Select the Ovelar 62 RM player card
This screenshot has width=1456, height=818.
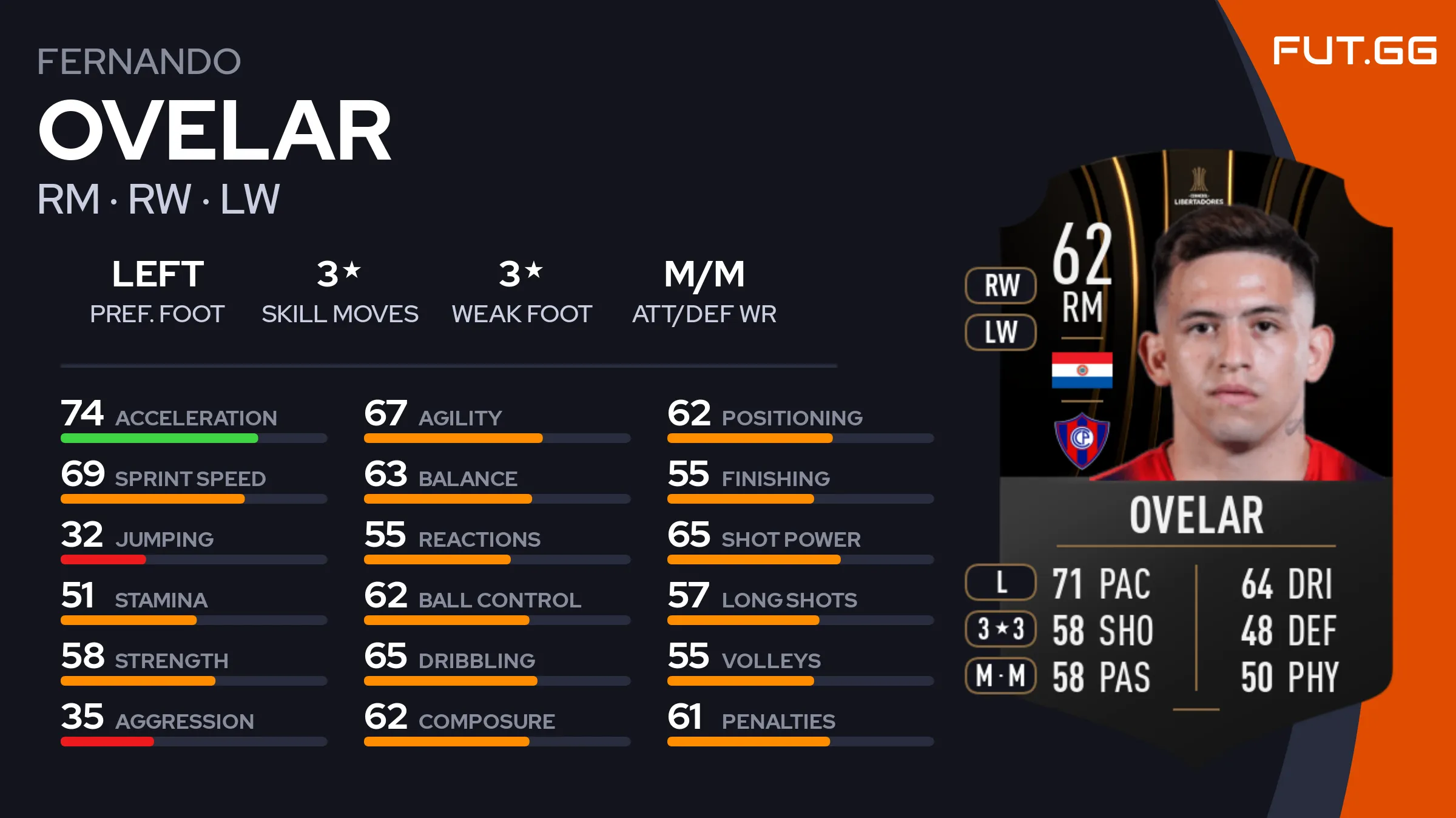1195,437
